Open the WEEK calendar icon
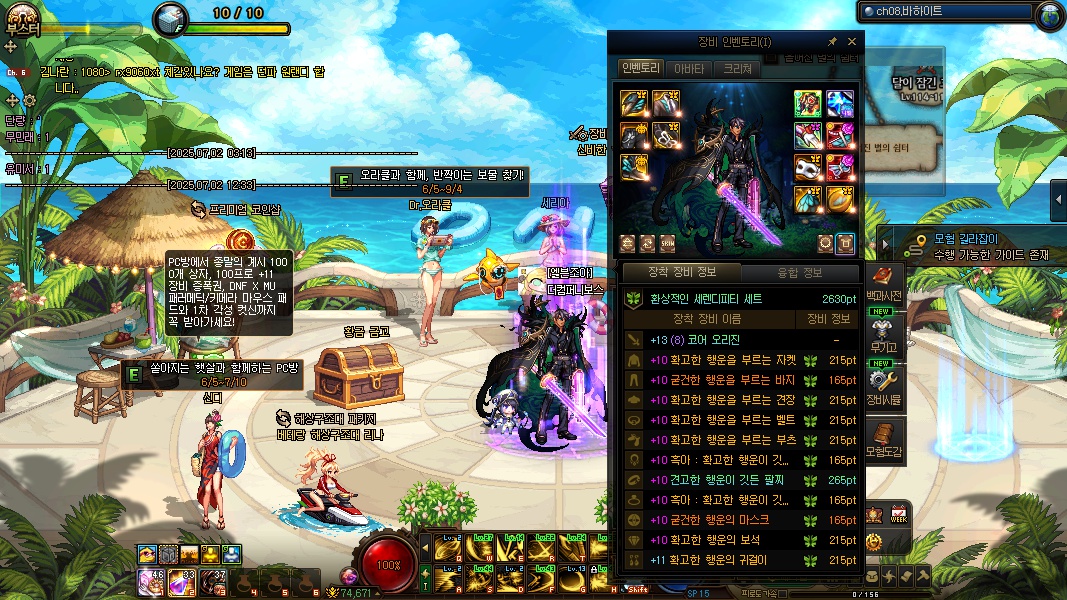Image resolution: width=1067 pixels, height=600 pixels. [x=899, y=514]
